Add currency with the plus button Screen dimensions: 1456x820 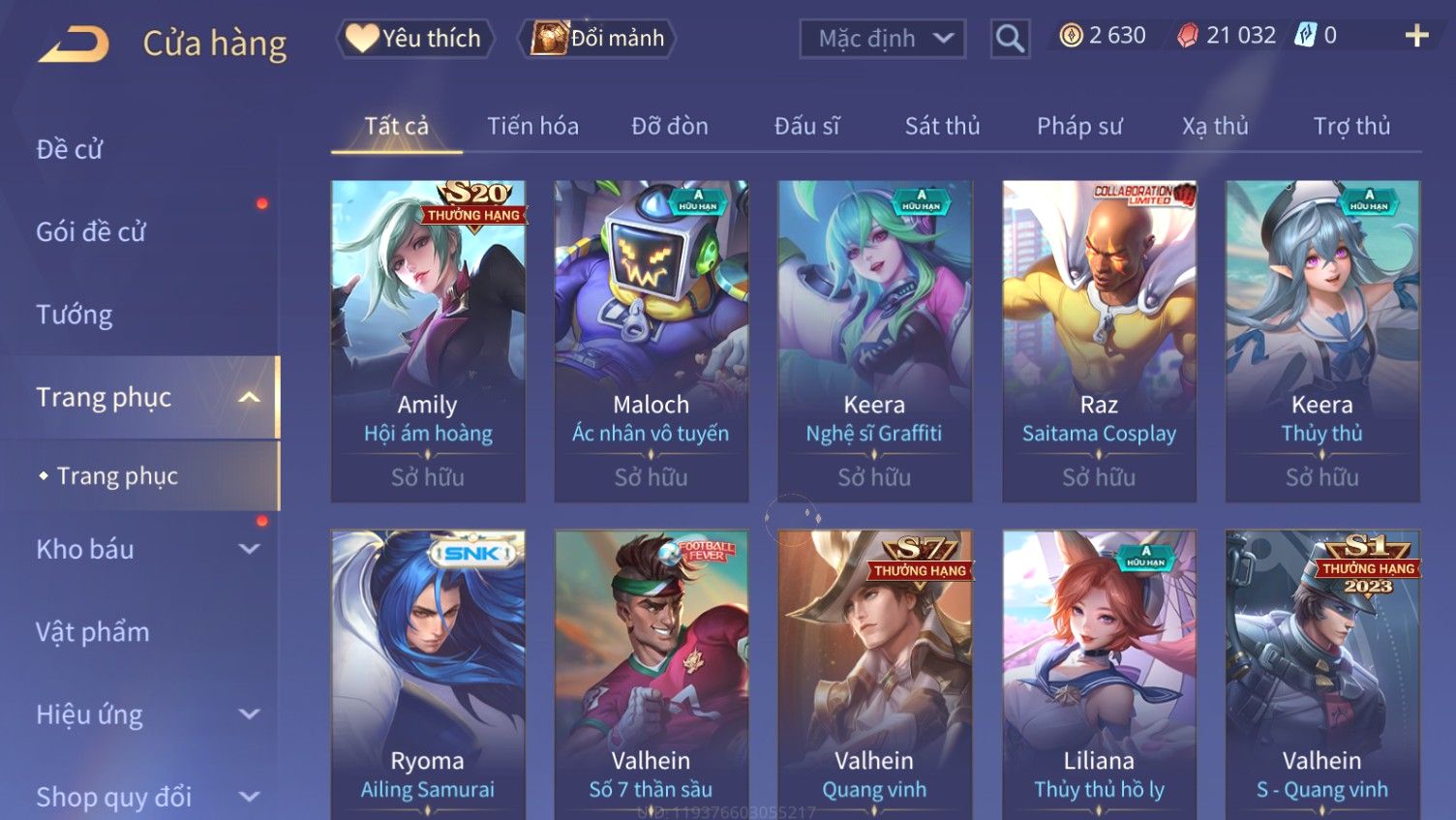point(1416,36)
